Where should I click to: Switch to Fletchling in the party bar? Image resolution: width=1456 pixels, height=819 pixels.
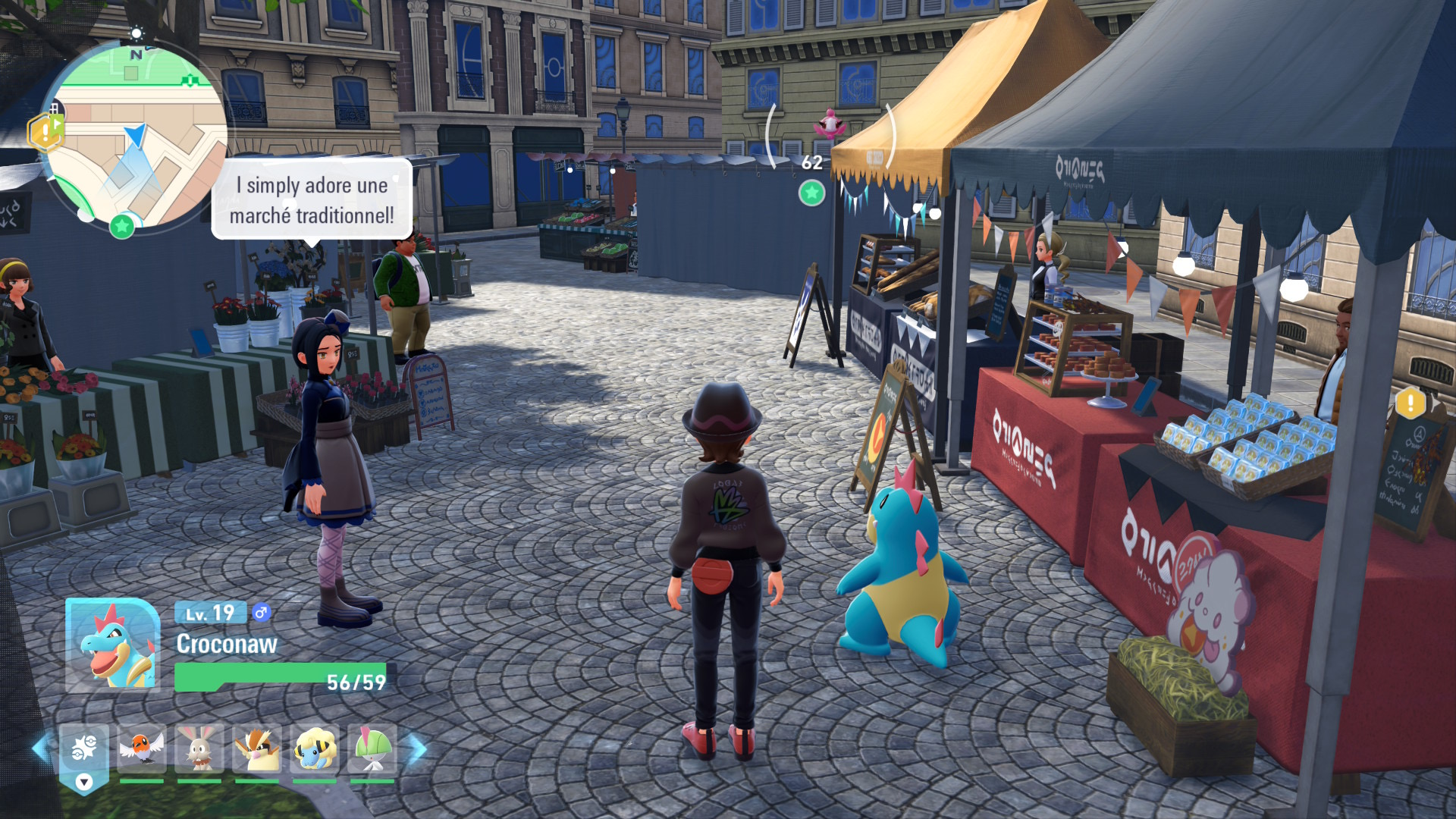pyautogui.click(x=142, y=749)
